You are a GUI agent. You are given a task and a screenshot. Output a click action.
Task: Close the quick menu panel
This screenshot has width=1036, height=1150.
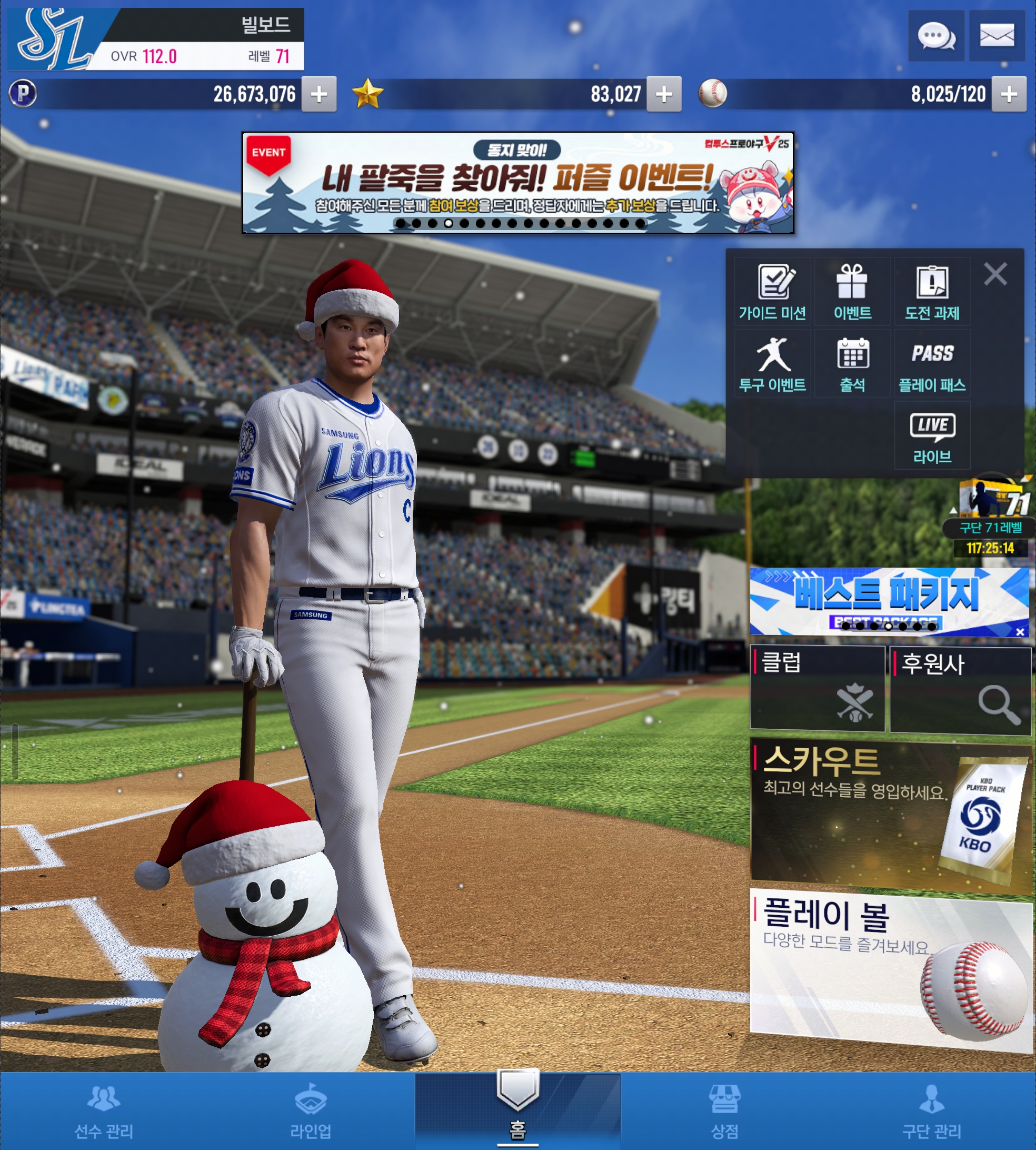coord(995,274)
